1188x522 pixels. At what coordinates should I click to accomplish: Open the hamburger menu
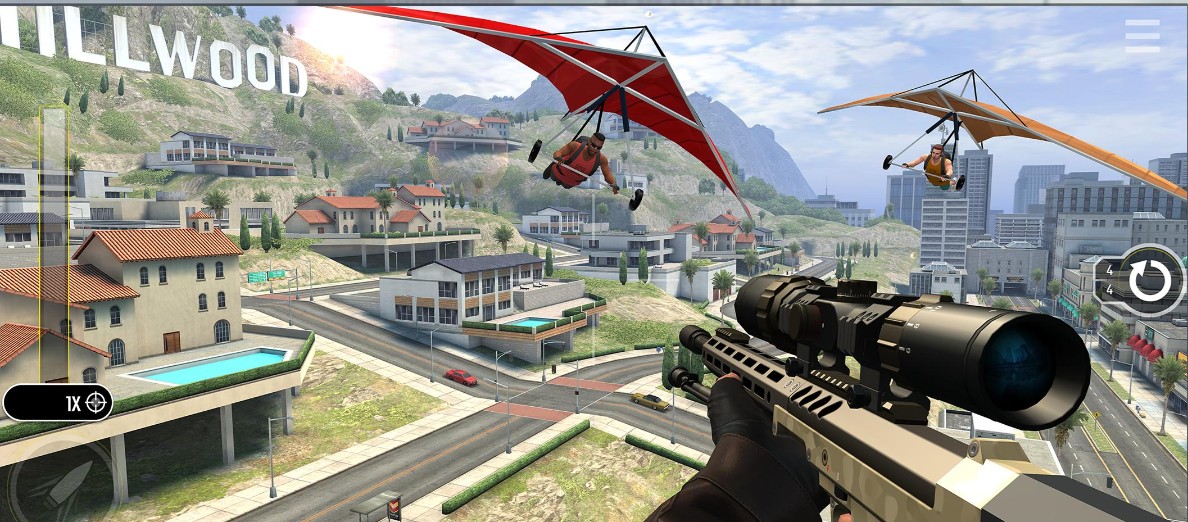pos(1142,36)
